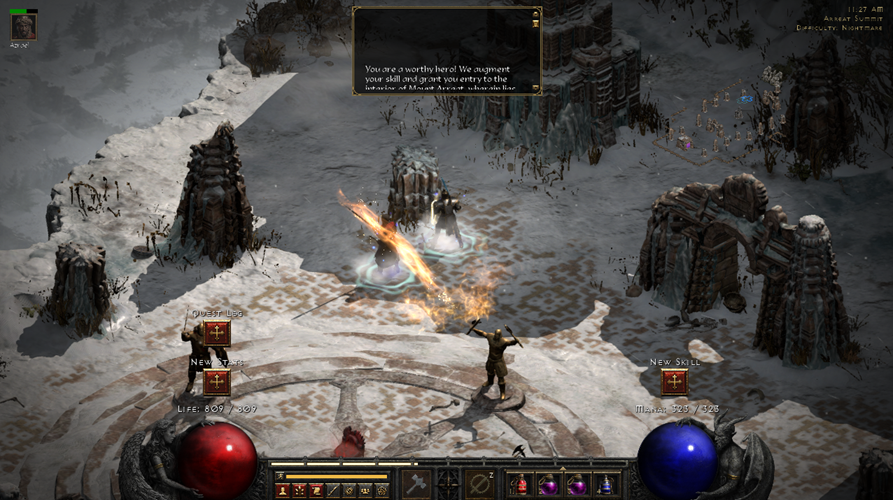Use the blue mana potion in belt
The image size is (893, 500).
click(605, 486)
